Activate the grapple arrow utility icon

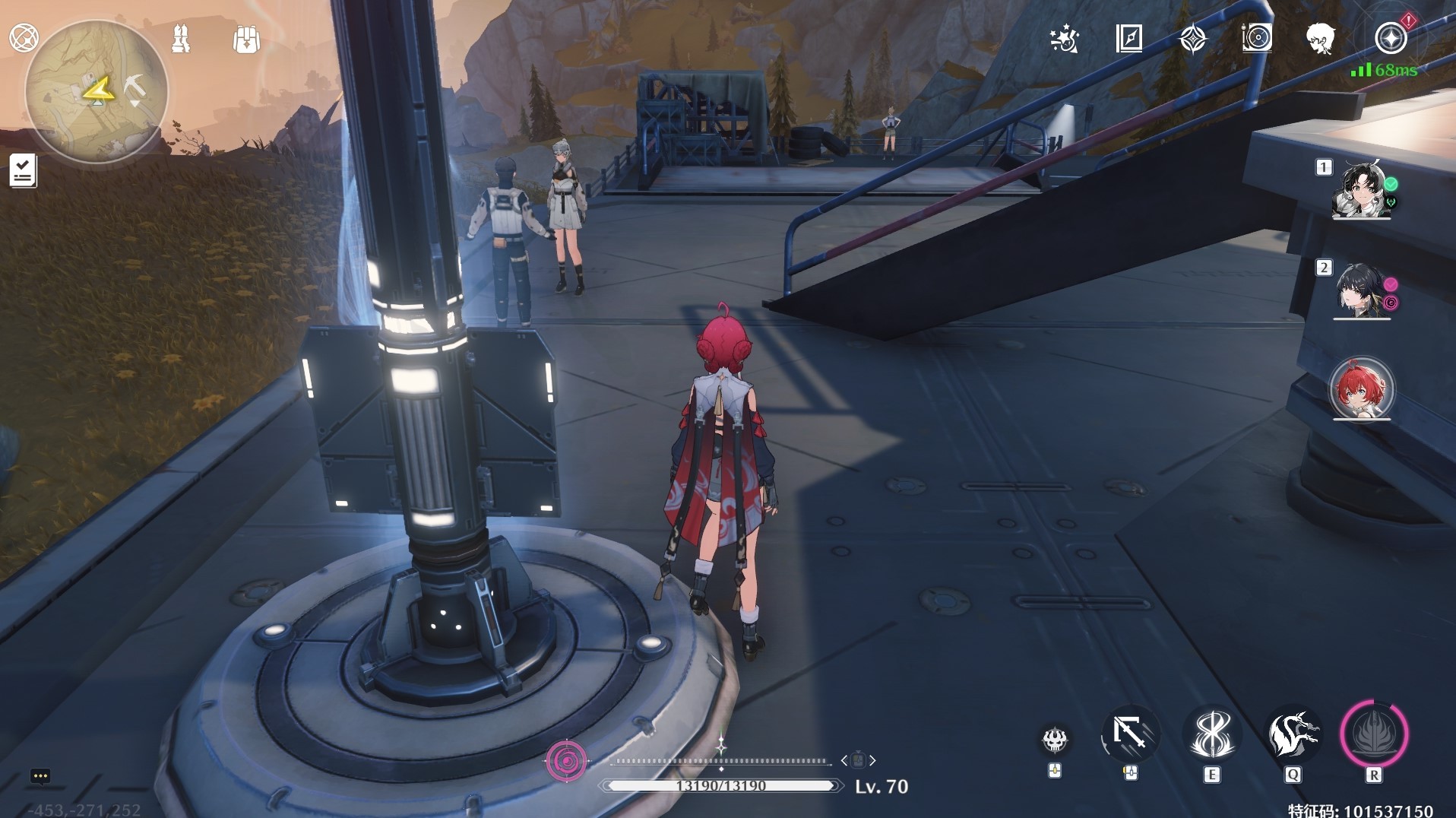[1130, 734]
